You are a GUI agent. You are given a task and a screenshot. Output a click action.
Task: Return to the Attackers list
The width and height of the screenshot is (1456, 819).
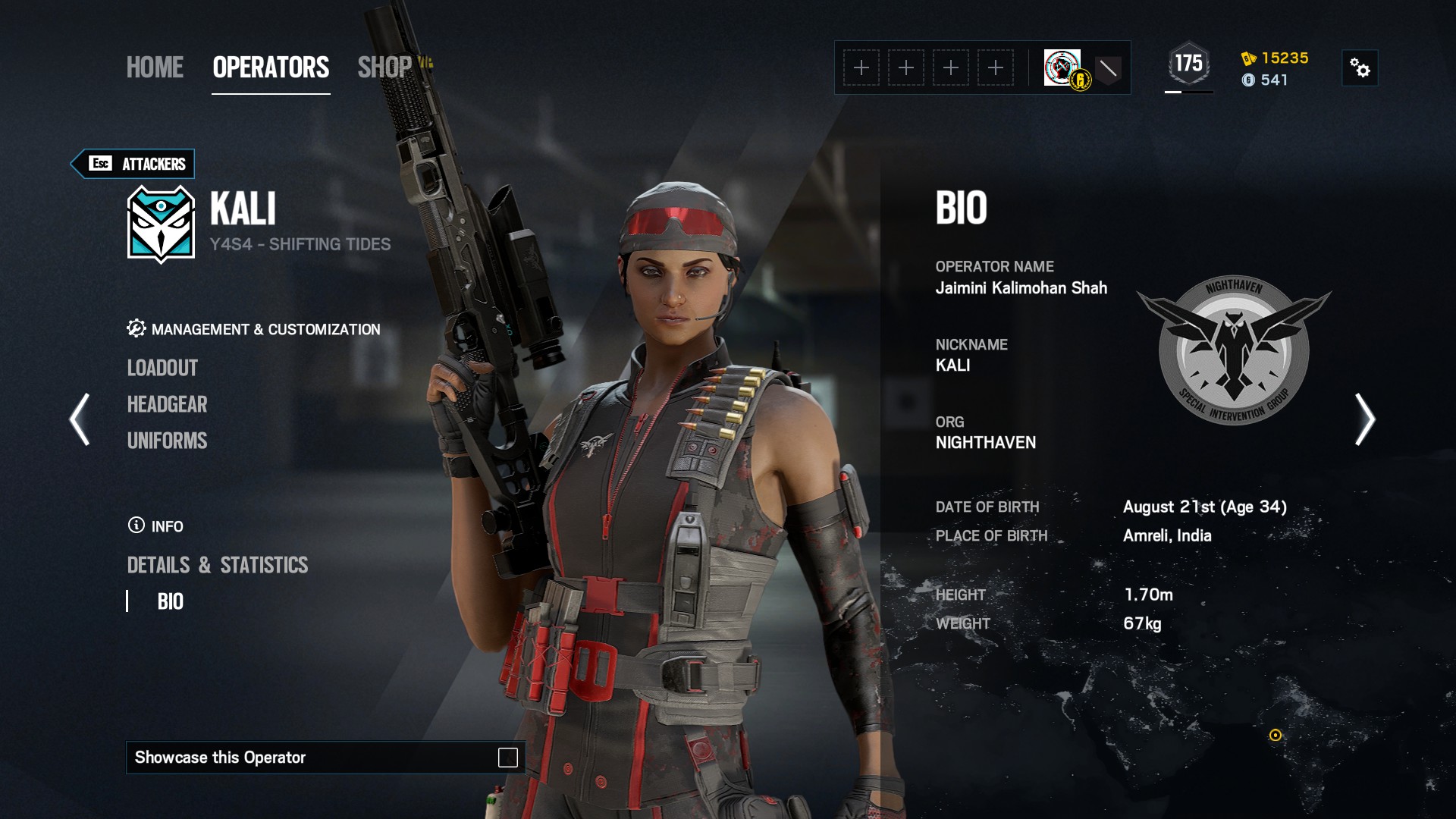(133, 164)
